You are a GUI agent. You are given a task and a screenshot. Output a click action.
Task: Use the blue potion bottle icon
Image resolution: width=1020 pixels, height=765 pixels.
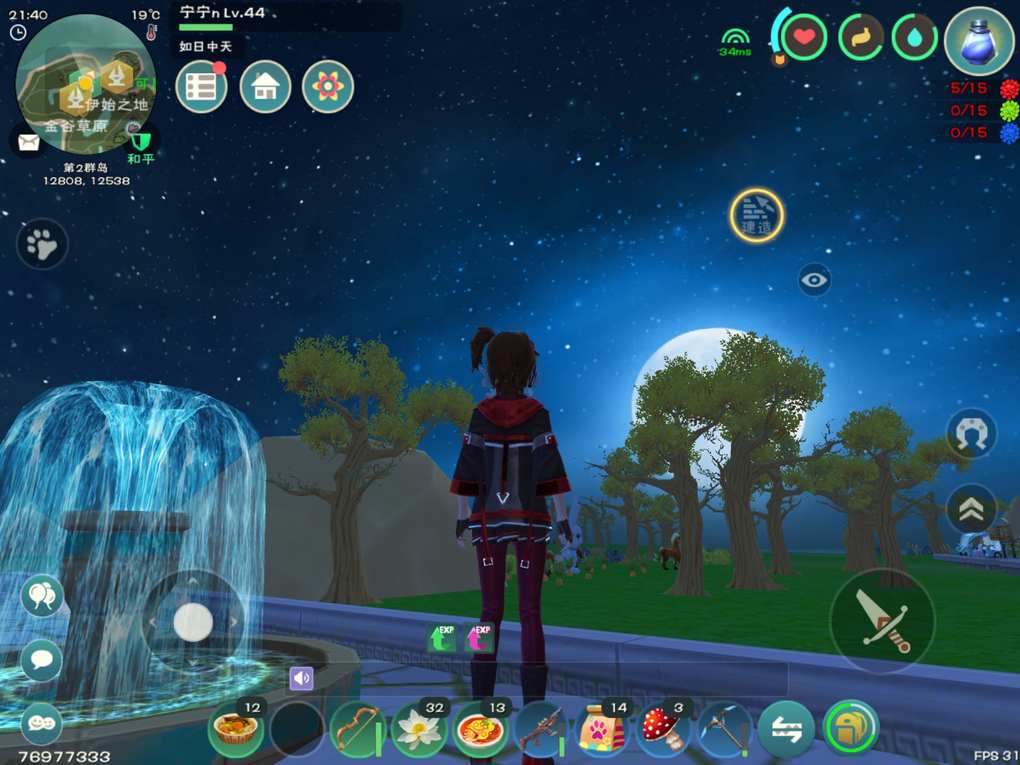tap(980, 42)
